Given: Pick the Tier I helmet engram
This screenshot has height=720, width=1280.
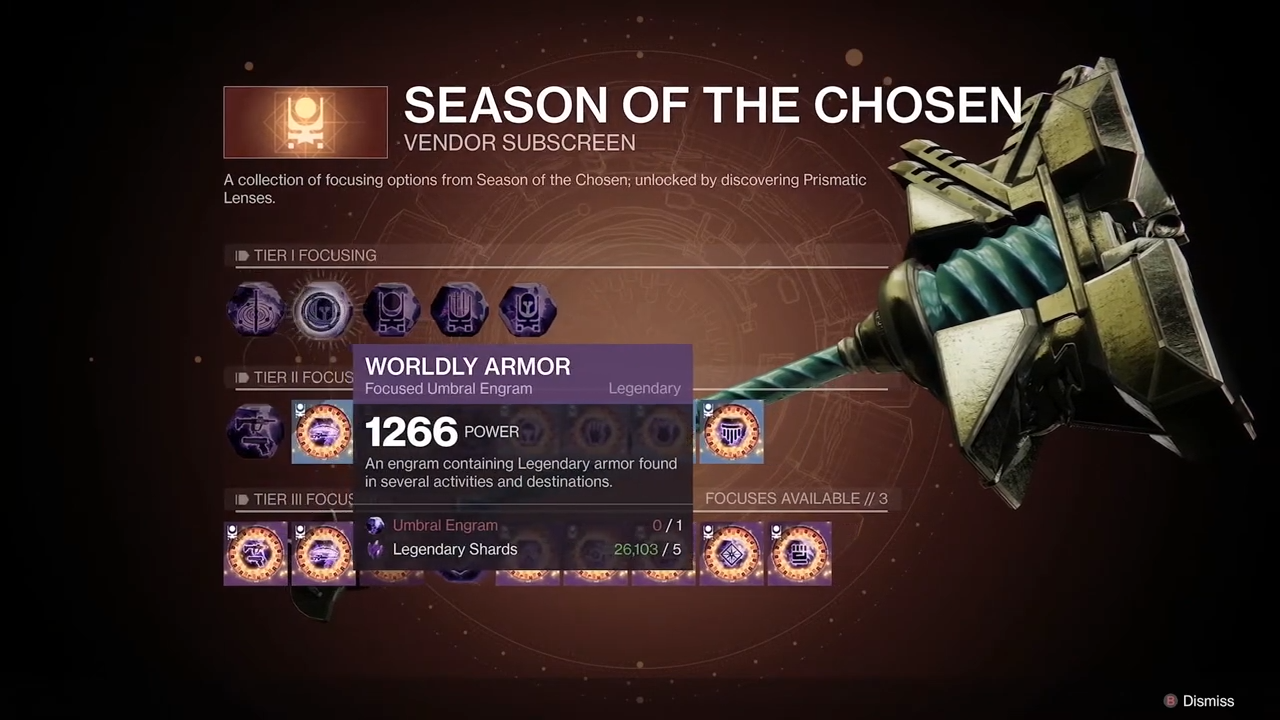Looking at the screenshot, I should point(527,311).
